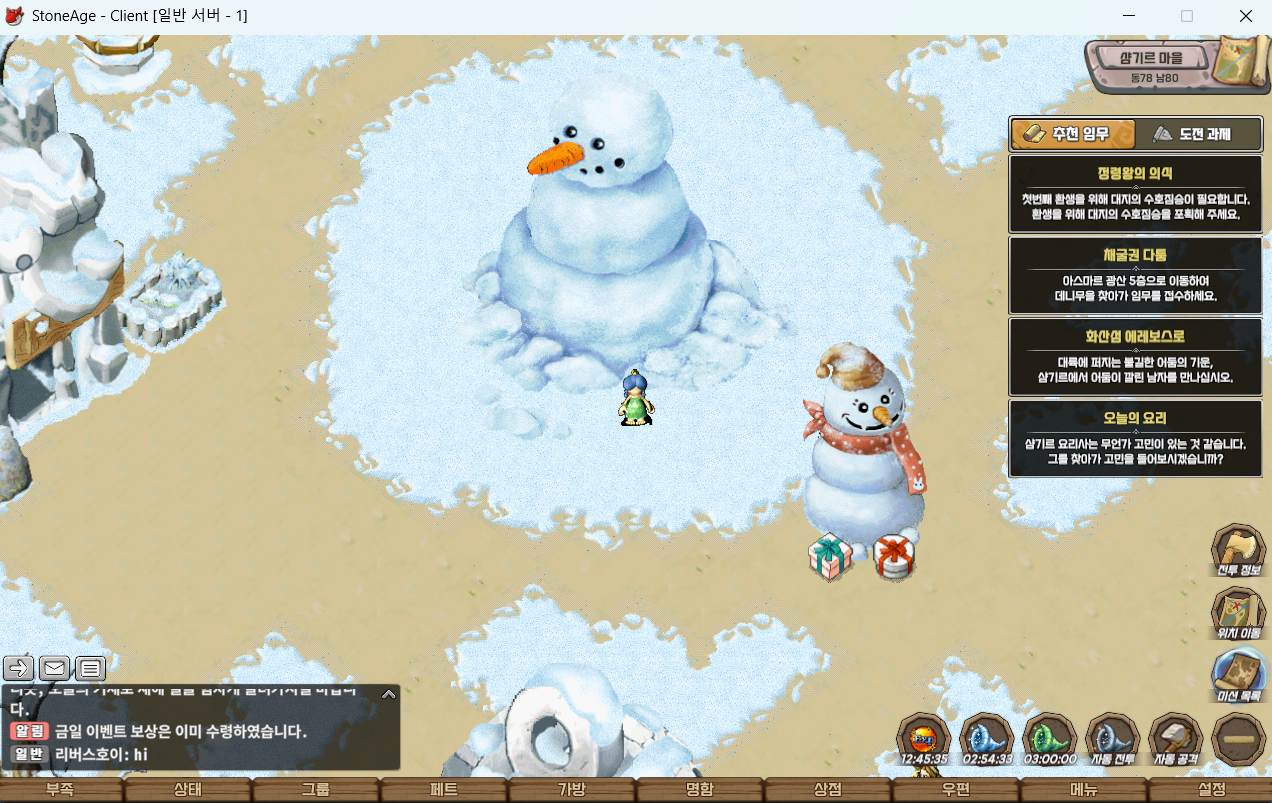Open the 우편 (mail) menu
The height and width of the screenshot is (803, 1272).
[956, 790]
